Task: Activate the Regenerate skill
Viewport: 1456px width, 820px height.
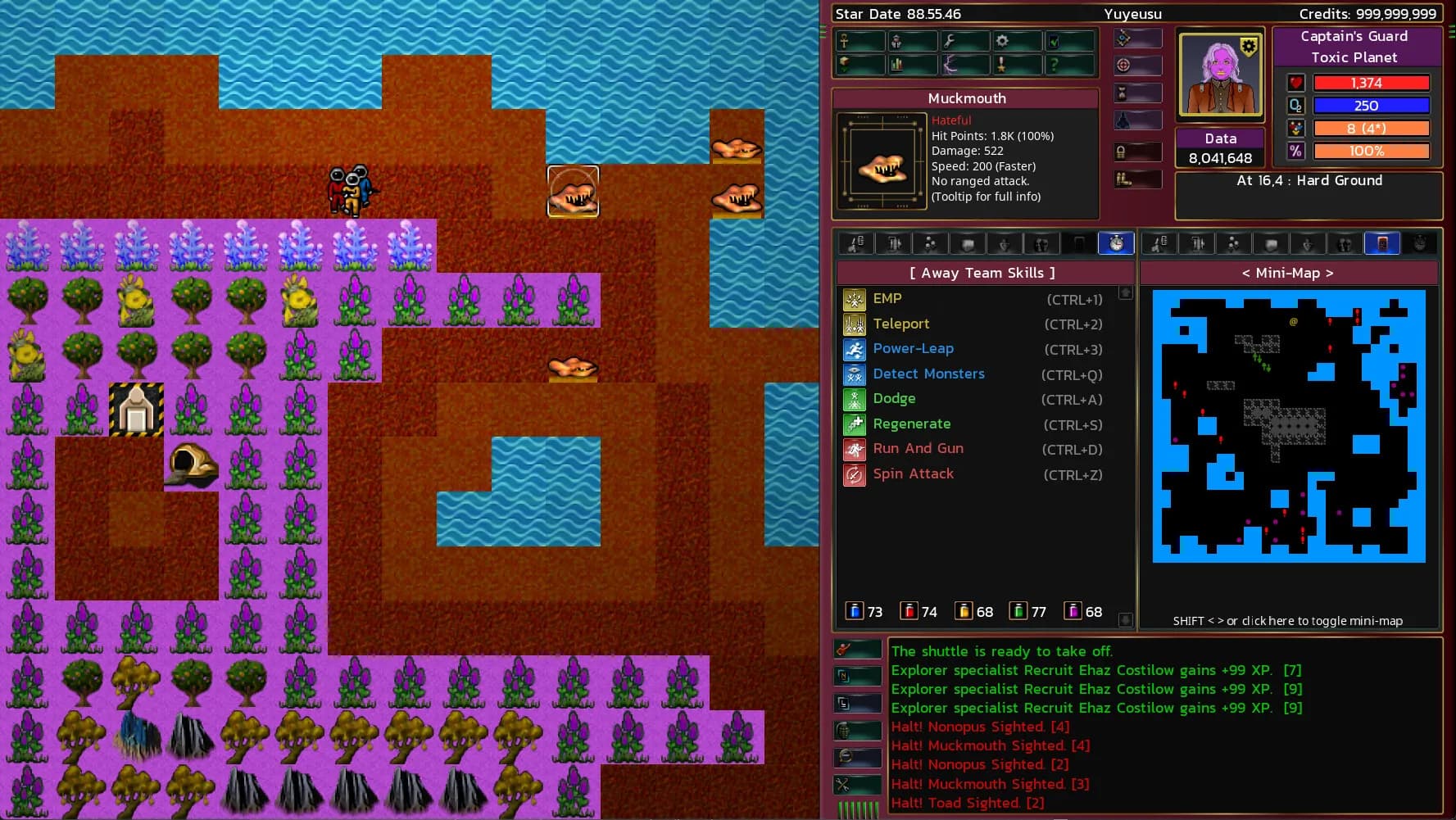Action: tap(911, 424)
